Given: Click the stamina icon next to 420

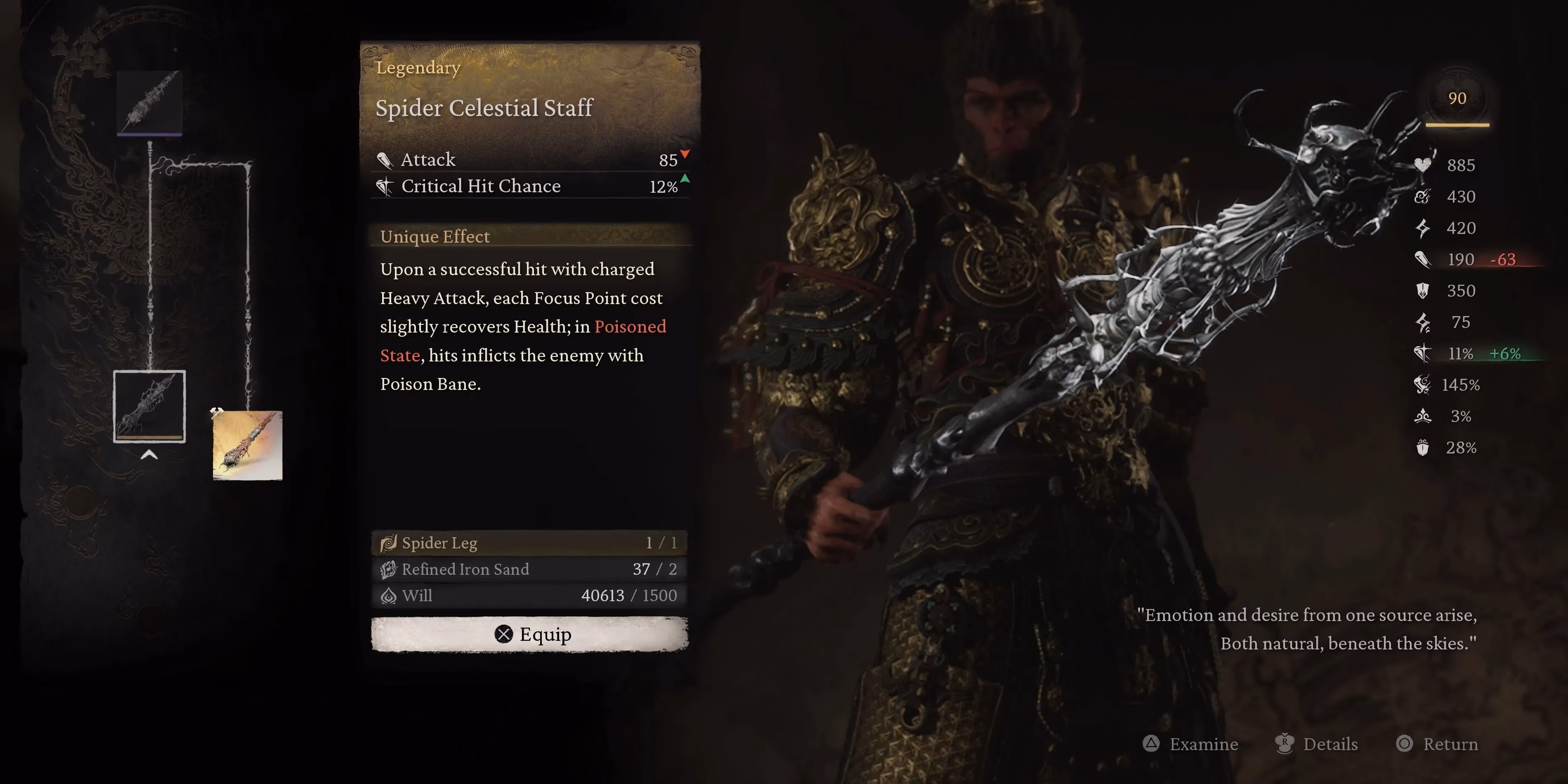Looking at the screenshot, I should (x=1422, y=228).
